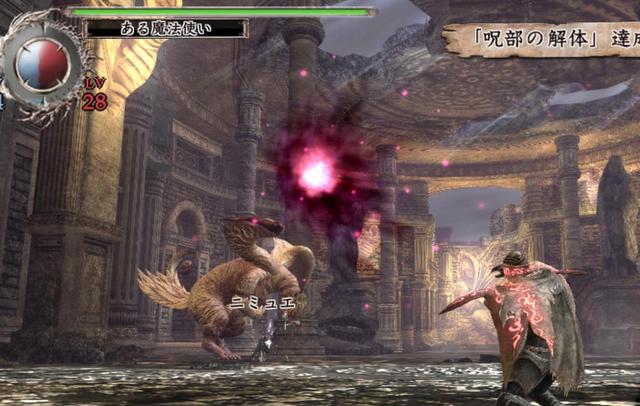Select the ある魔法使い name plate
The image size is (640, 406).
166,29
